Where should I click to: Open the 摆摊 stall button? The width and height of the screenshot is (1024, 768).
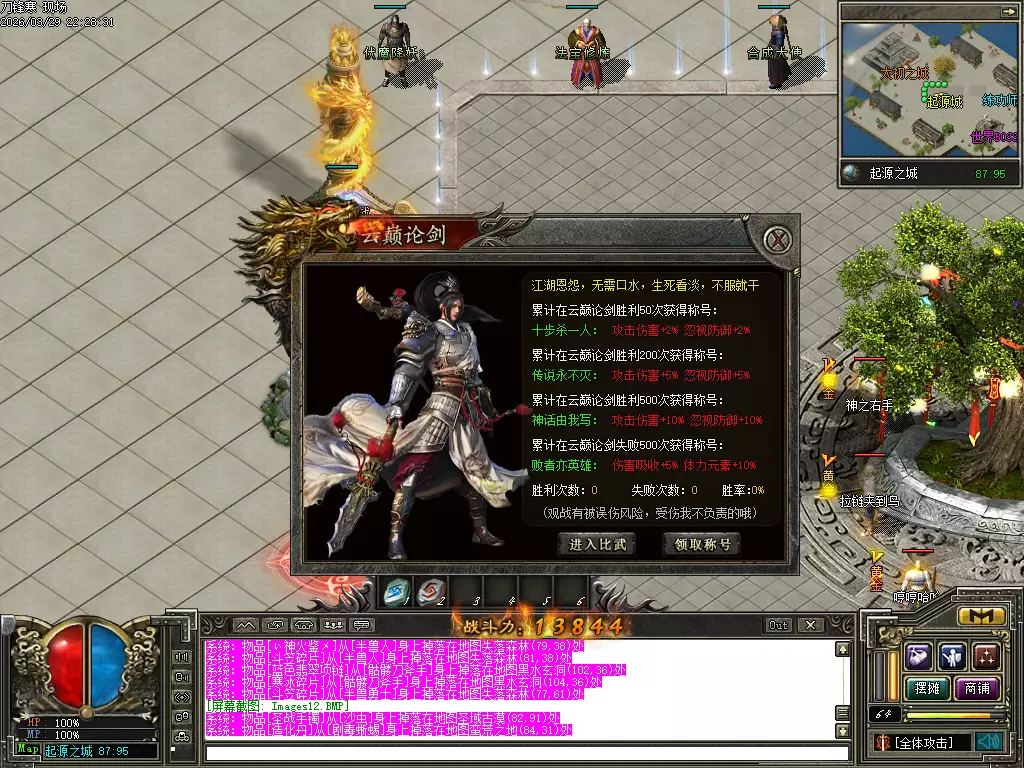coord(927,688)
